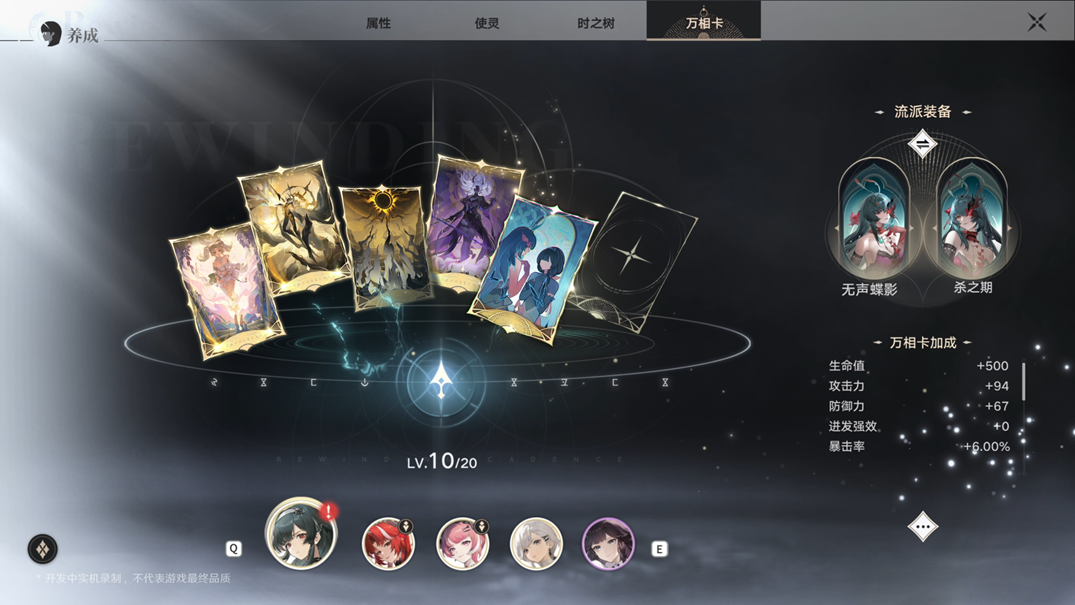Open the 使灵 tab

point(487,22)
